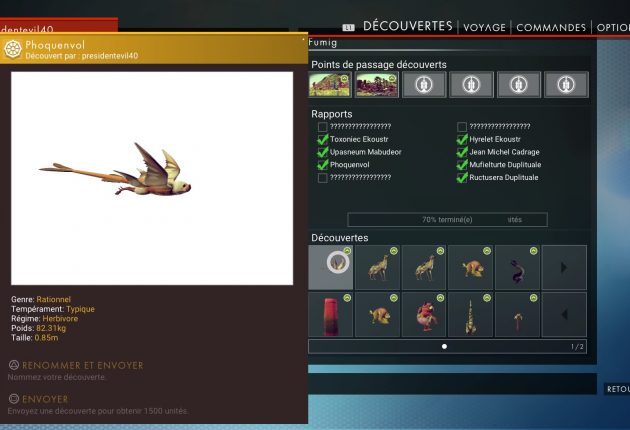Click the previous page arrow in discoveries
630x430 pixels.
(x=564, y=314)
